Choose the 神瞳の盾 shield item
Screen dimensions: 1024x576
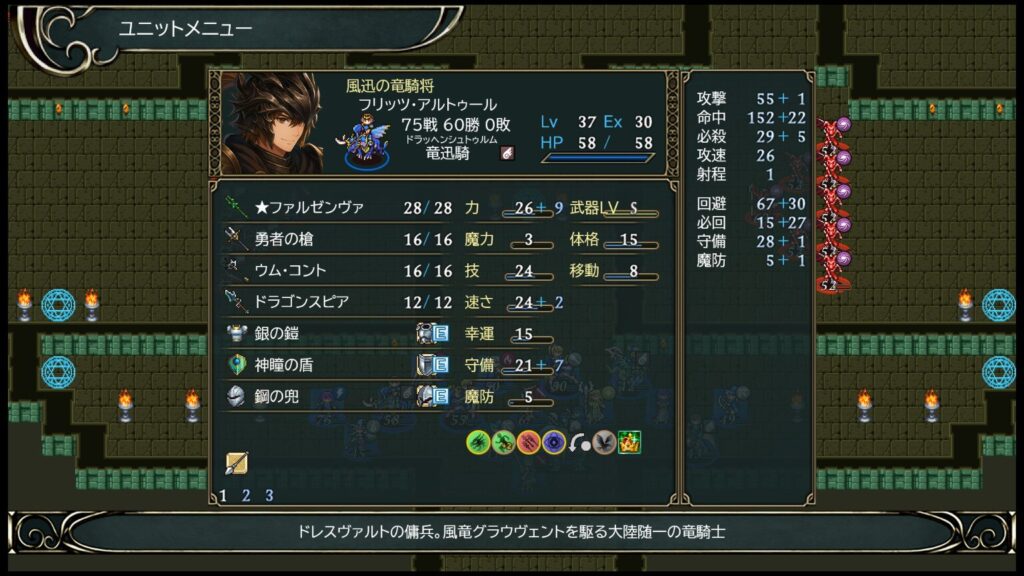(x=284, y=366)
